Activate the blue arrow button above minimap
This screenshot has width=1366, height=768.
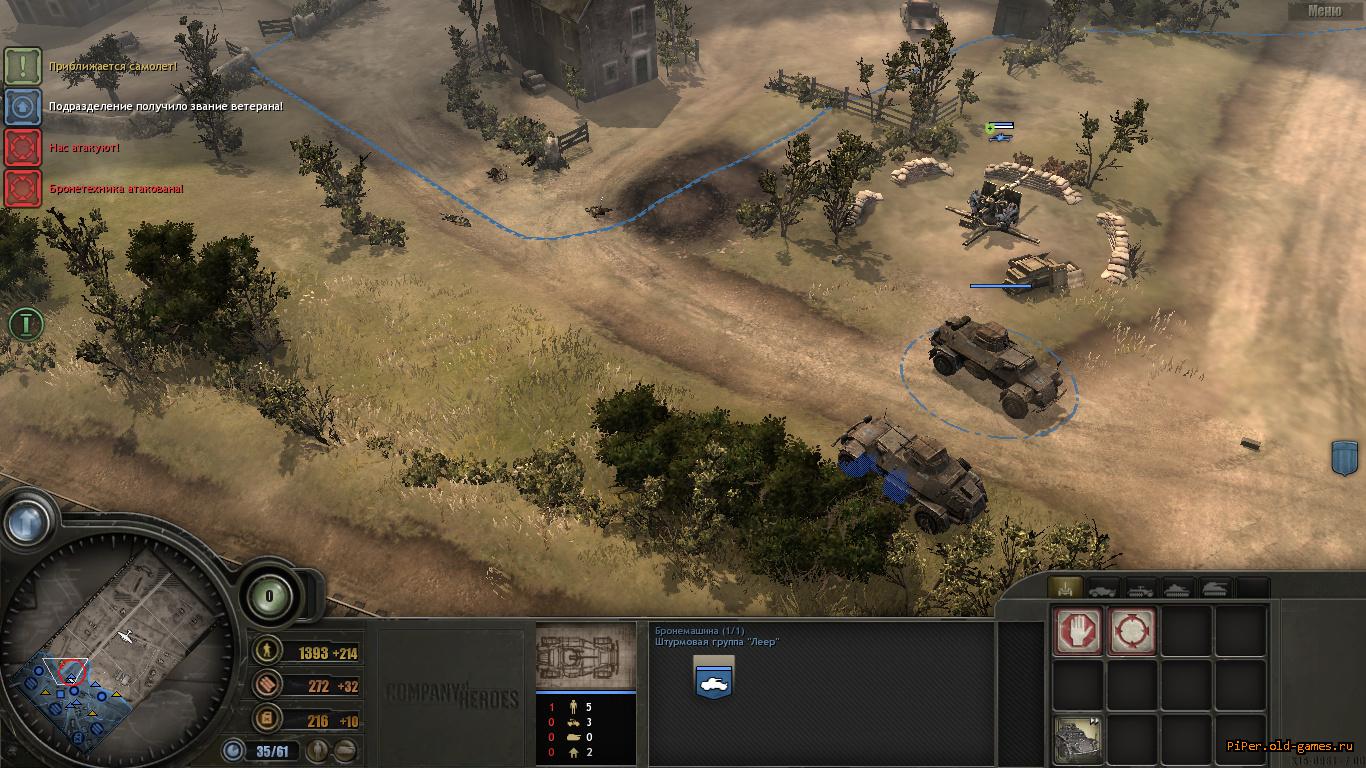[x=27, y=520]
